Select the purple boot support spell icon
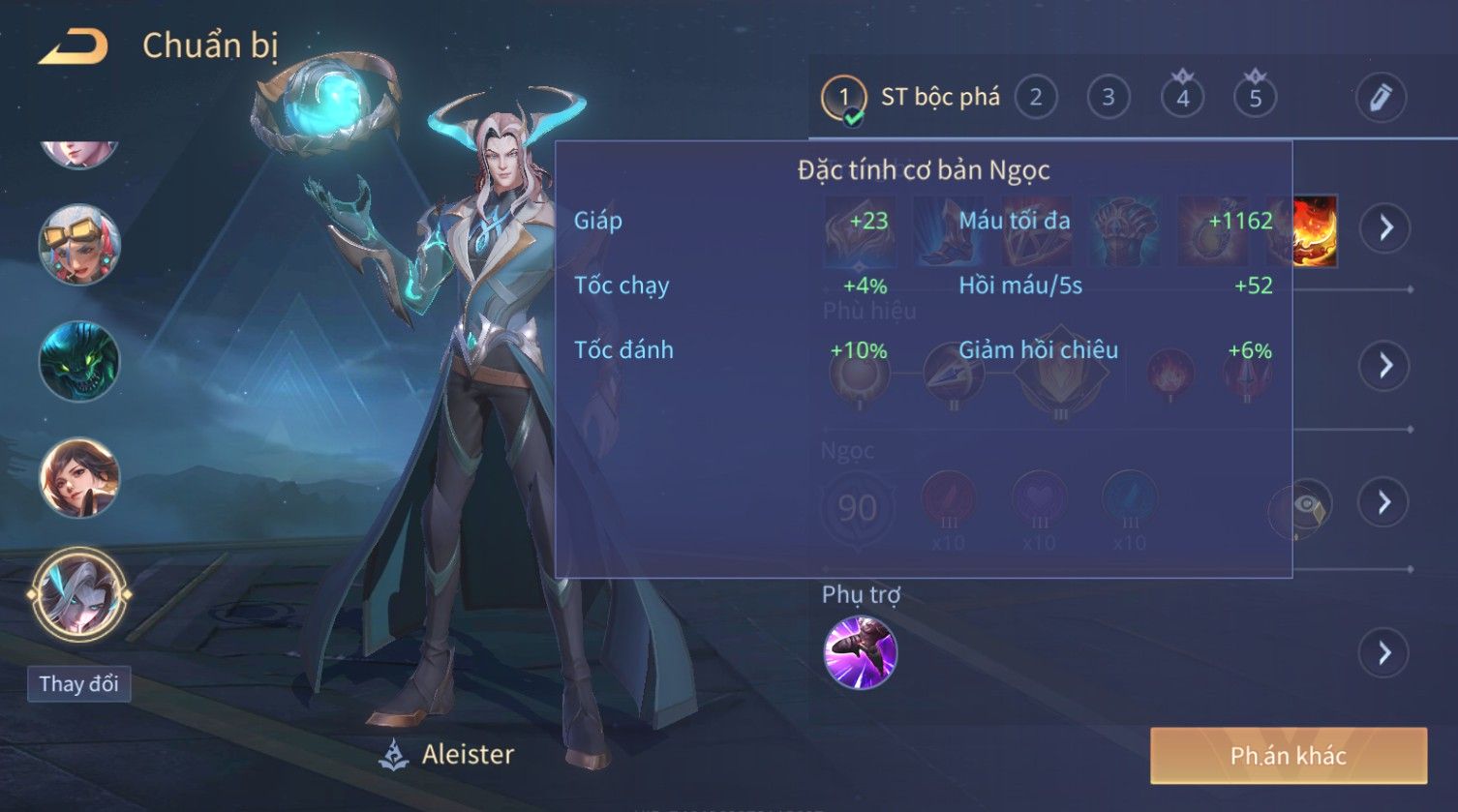 point(860,653)
